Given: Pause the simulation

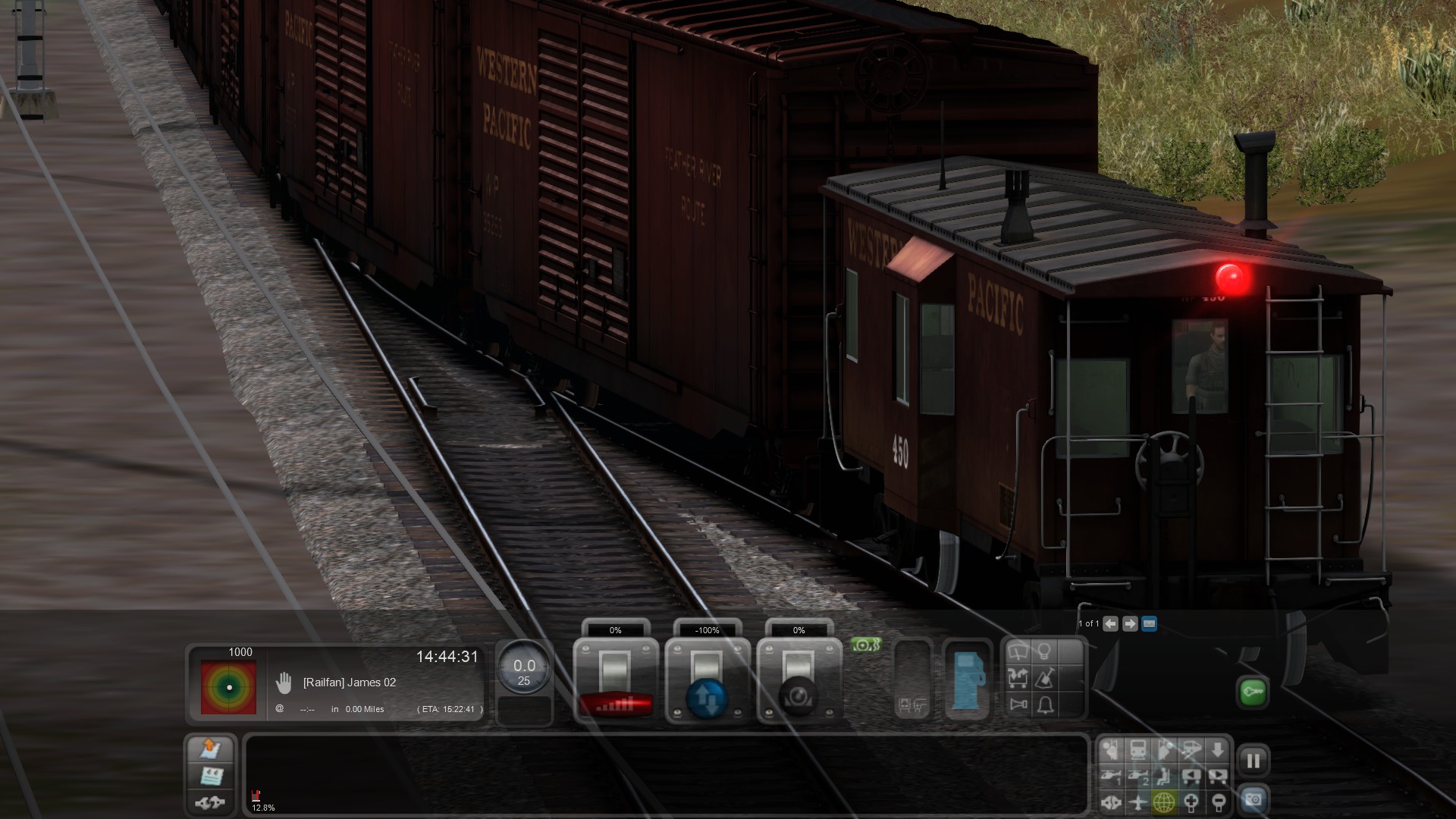Looking at the screenshot, I should coord(1253,760).
